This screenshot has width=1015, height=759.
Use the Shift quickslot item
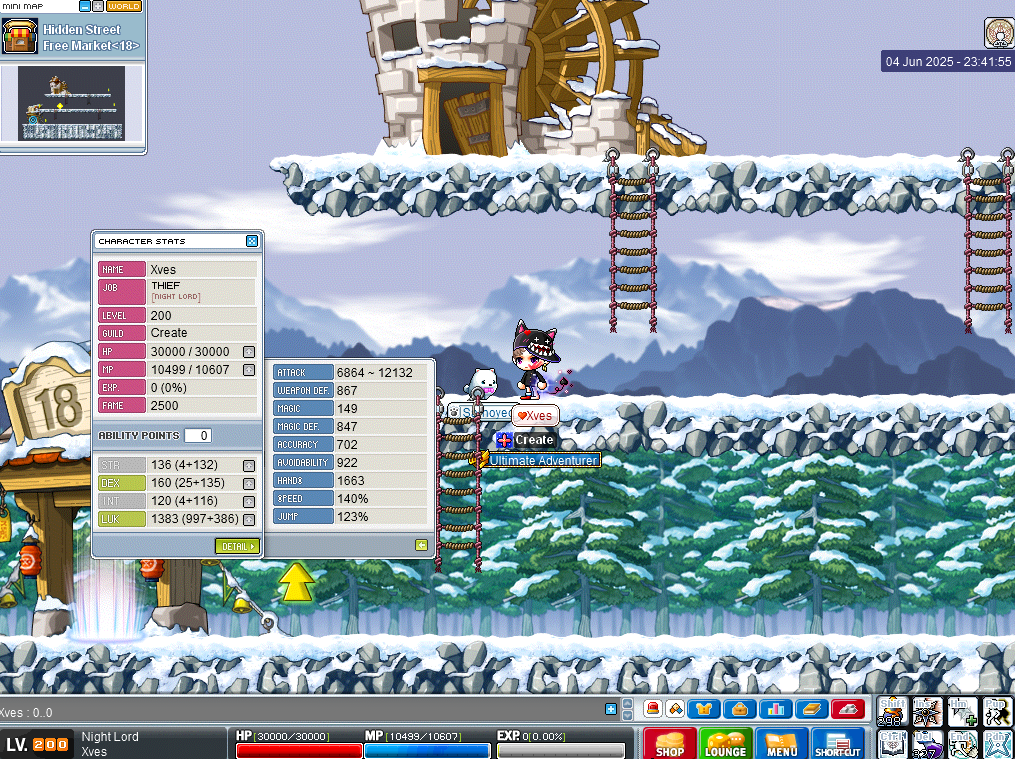[891, 711]
